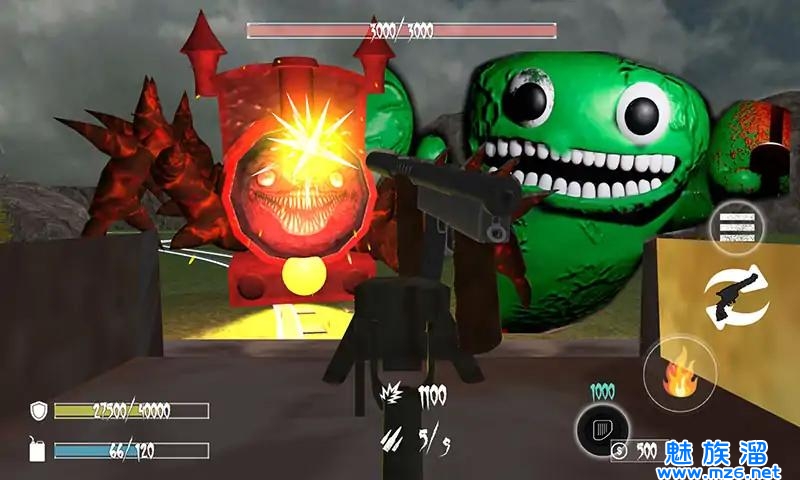
Task: Tap the revolver weapon swap button
Action: [x=735, y=295]
